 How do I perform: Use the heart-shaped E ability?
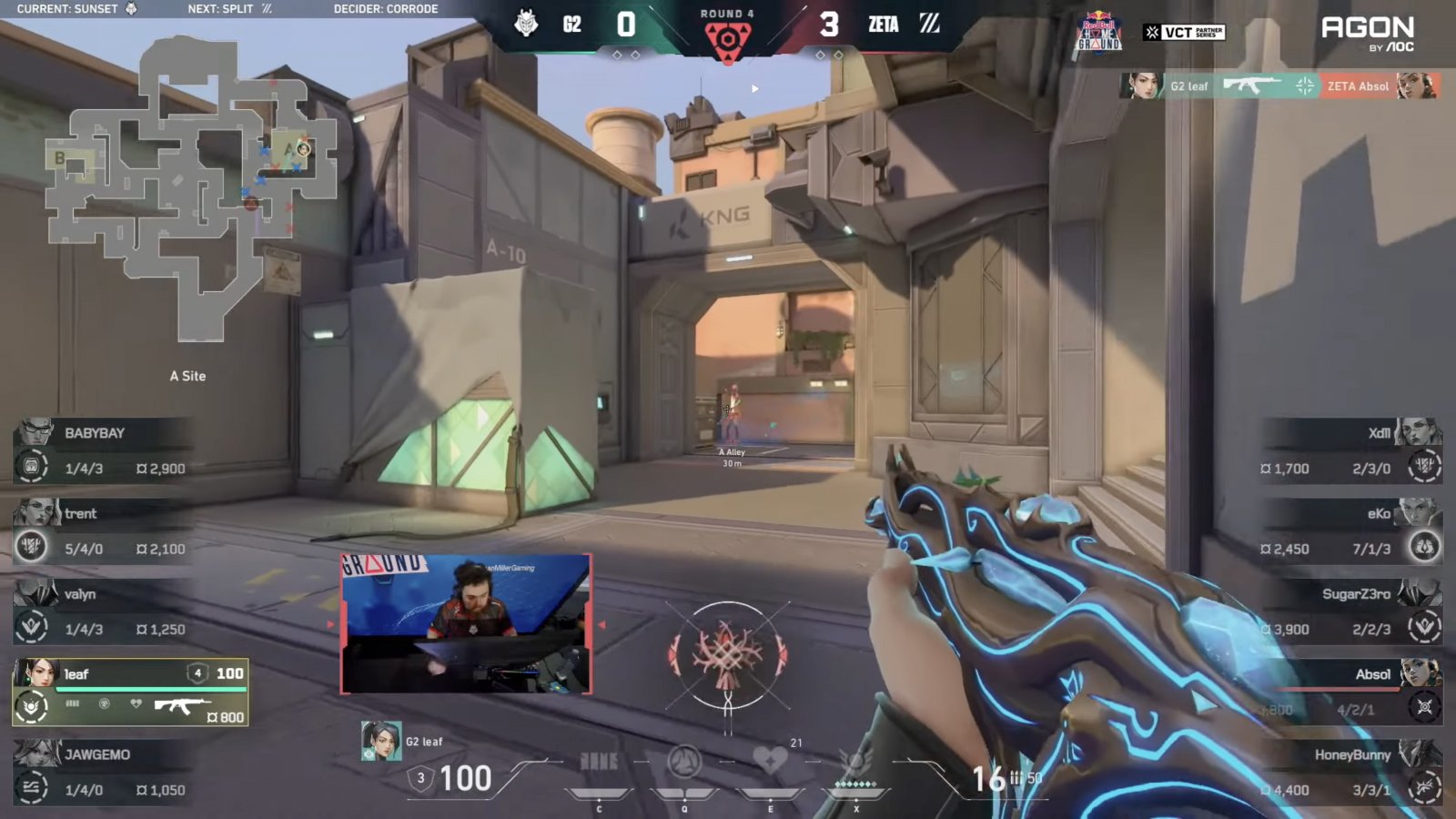click(770, 761)
